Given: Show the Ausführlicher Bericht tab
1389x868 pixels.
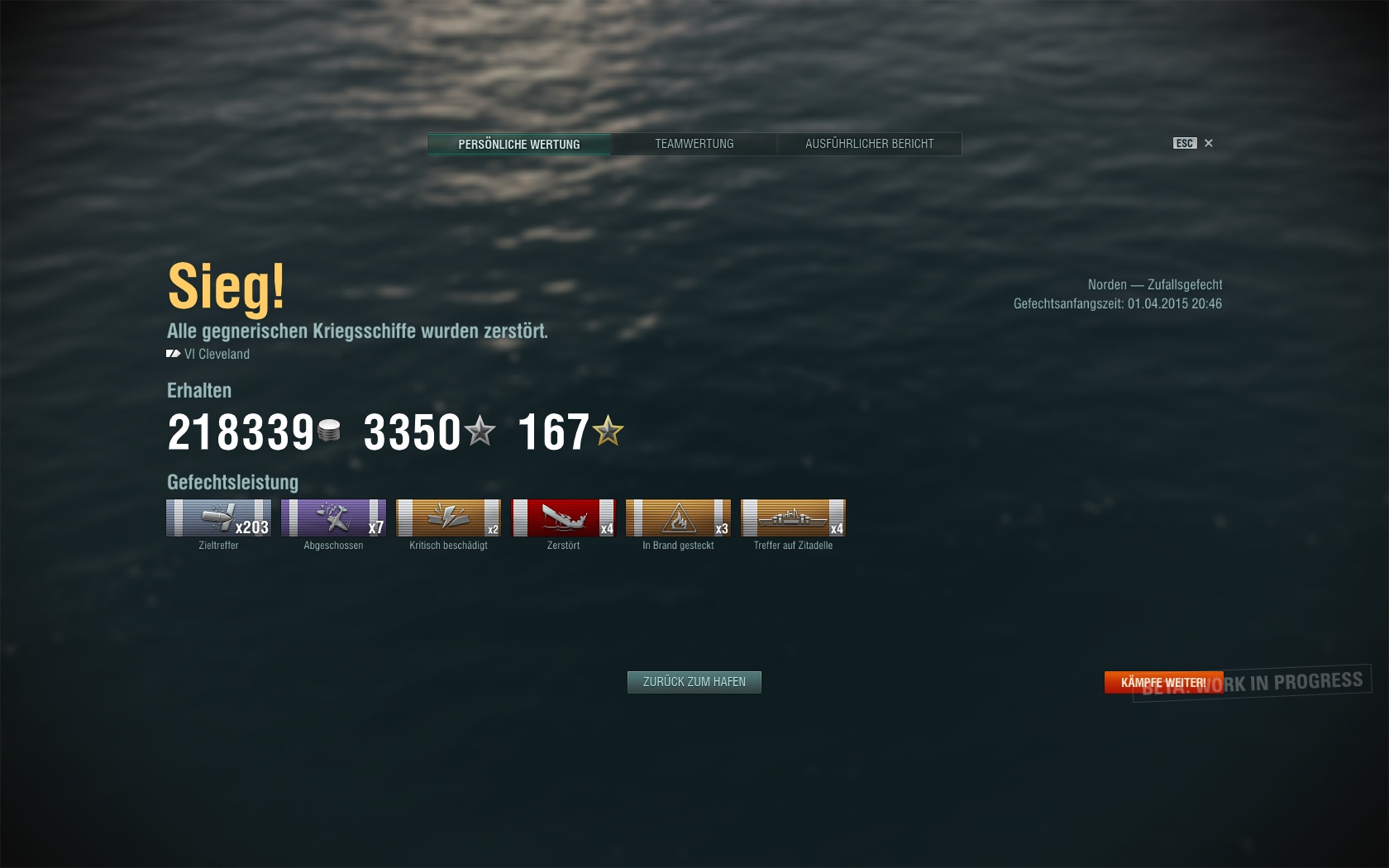Looking at the screenshot, I should point(869,144).
